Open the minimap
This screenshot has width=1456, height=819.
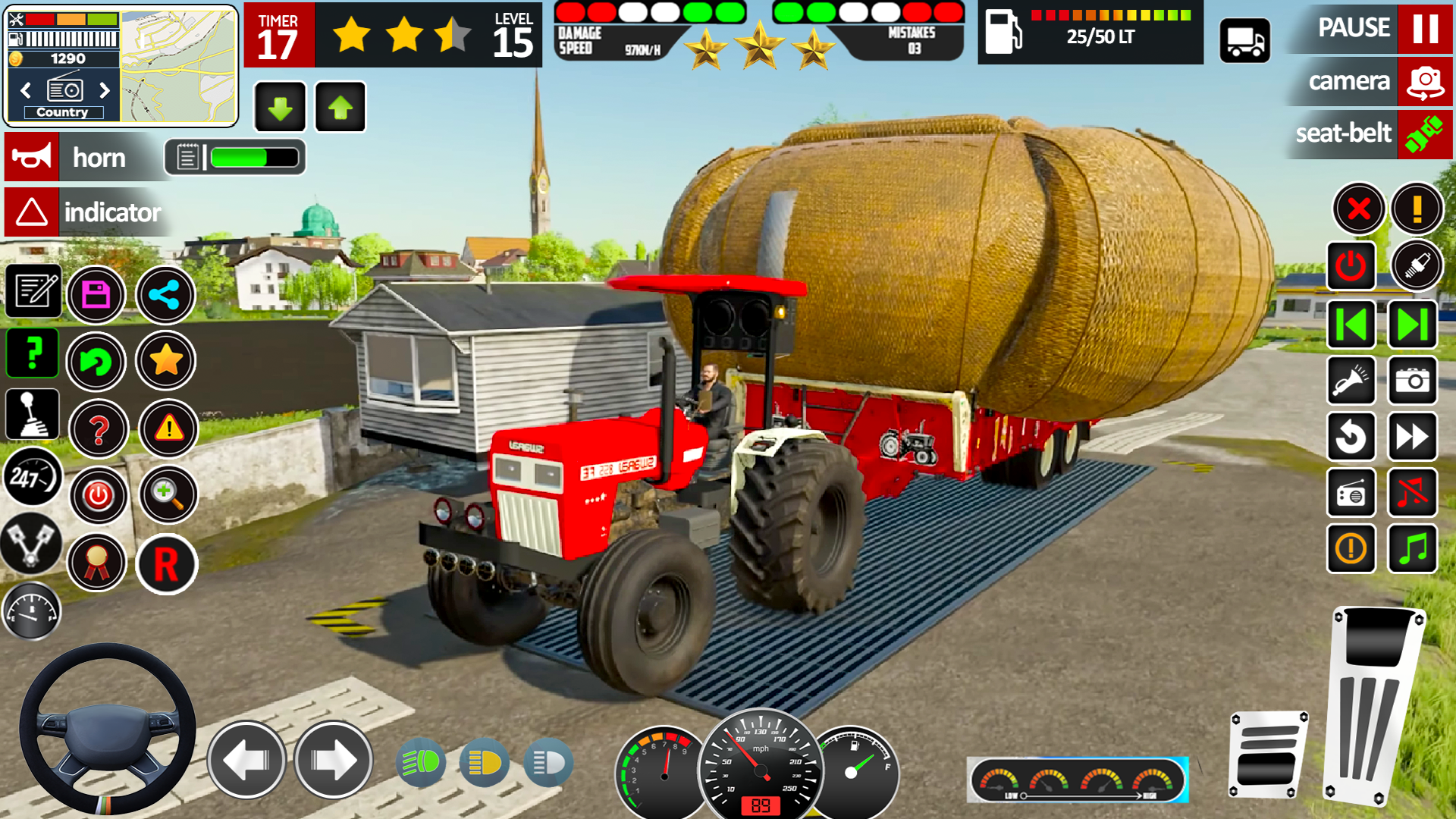[x=179, y=67]
